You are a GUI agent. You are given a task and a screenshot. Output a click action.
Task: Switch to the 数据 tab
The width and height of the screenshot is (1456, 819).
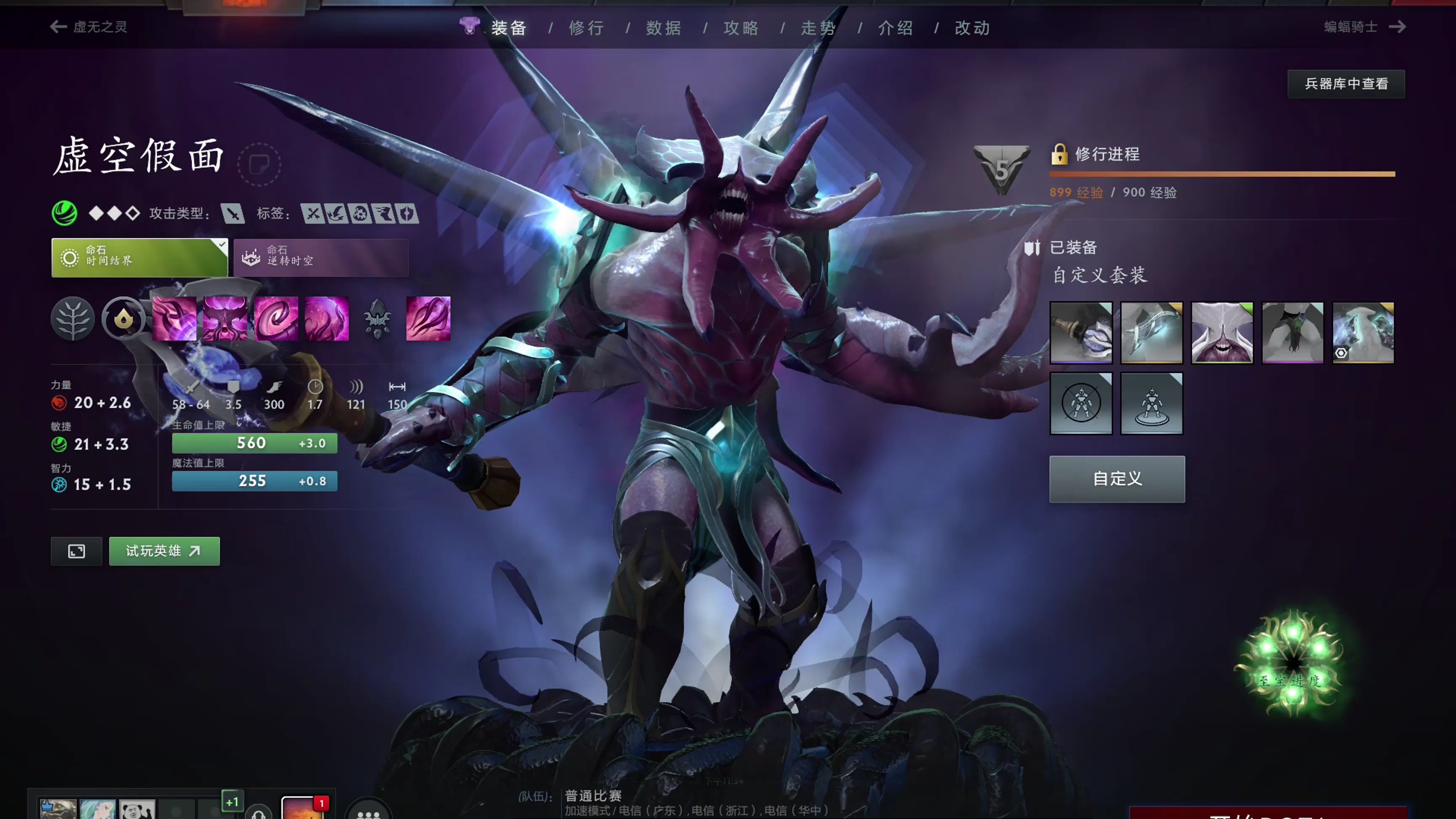click(663, 28)
